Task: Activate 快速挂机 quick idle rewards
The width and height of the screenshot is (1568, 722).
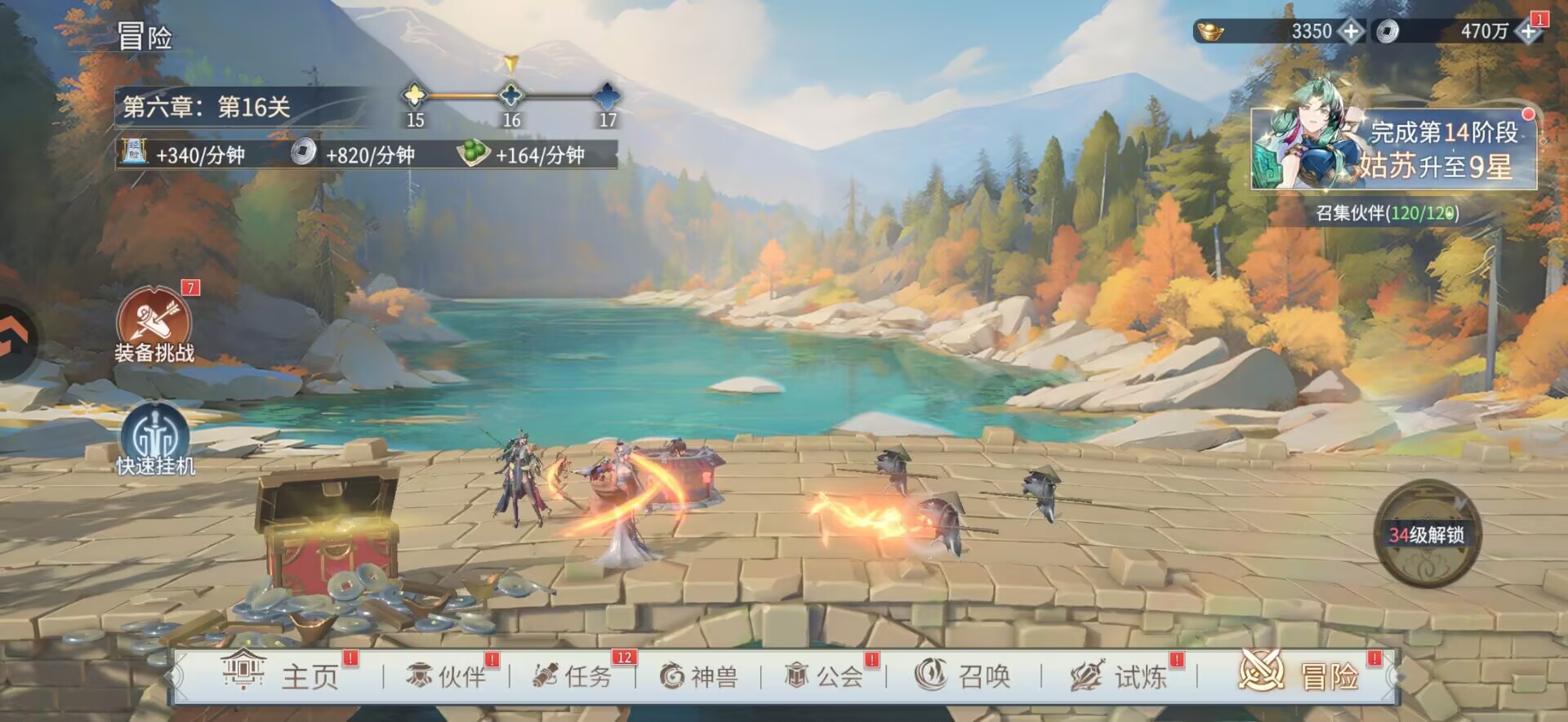Action: coord(155,441)
